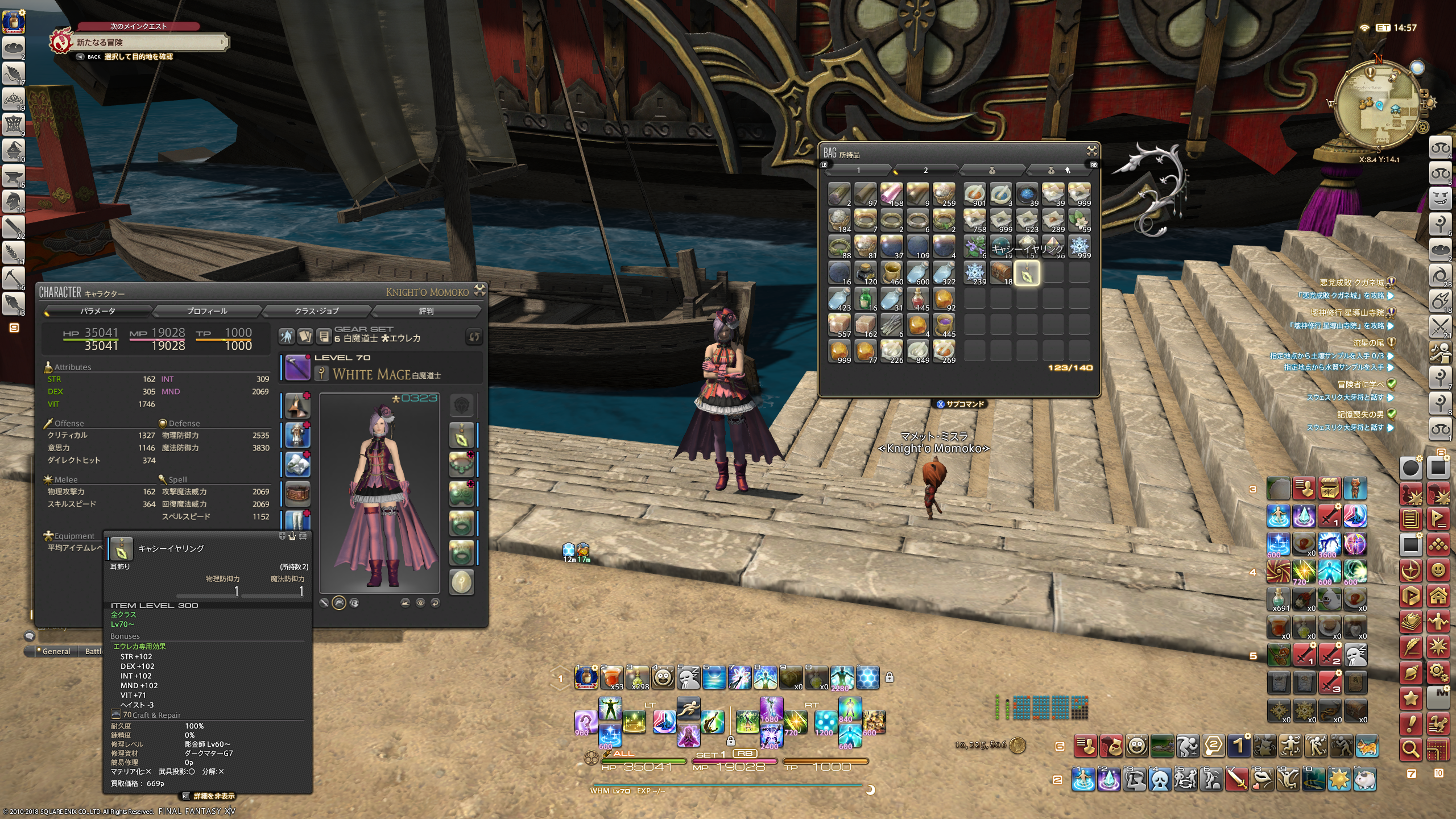Close the Character window
Screen dimensions: 1456x819
click(480, 290)
